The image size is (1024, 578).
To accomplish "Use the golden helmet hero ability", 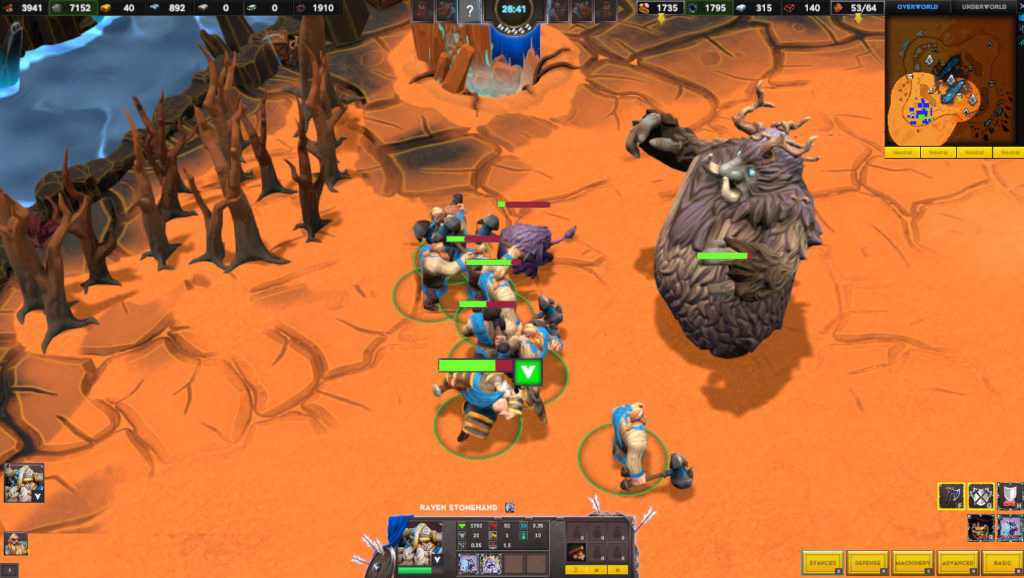I will pos(981,527).
